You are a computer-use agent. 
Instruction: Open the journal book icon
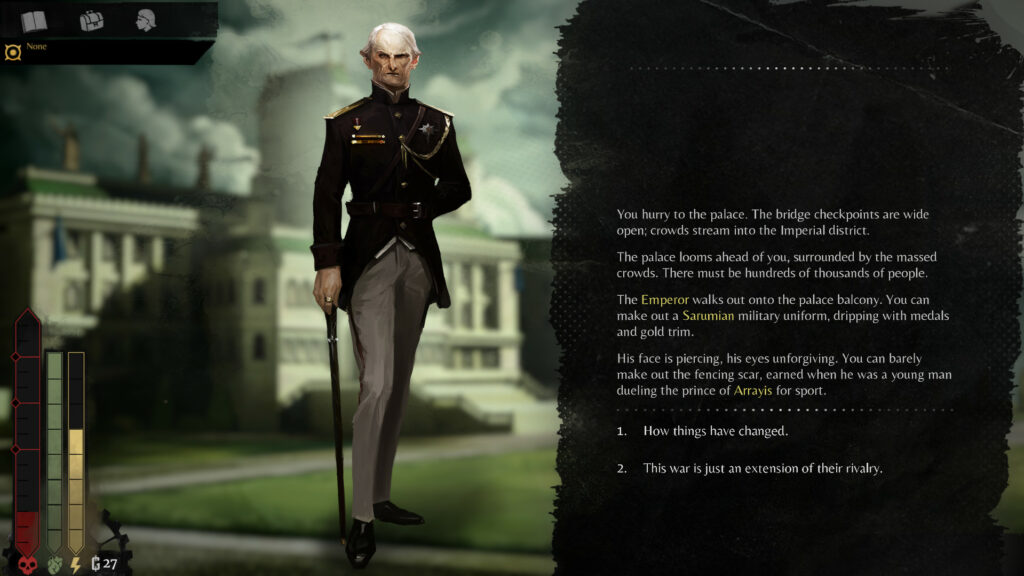tap(34, 20)
